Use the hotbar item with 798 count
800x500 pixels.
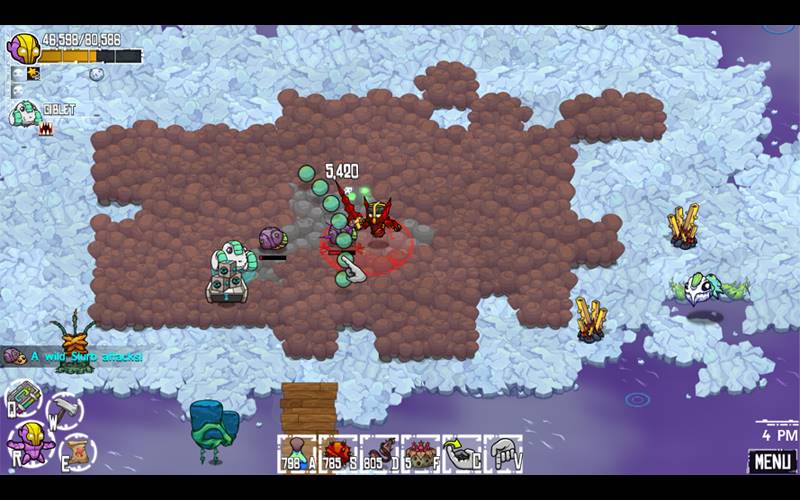point(297,453)
